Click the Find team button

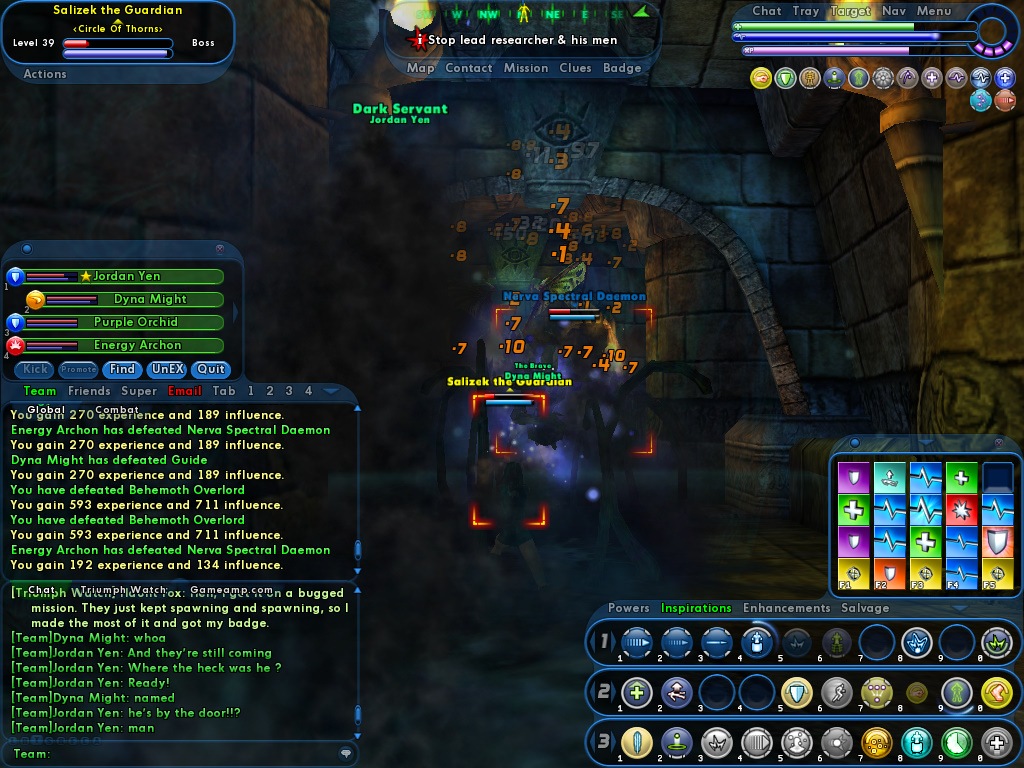click(x=123, y=369)
